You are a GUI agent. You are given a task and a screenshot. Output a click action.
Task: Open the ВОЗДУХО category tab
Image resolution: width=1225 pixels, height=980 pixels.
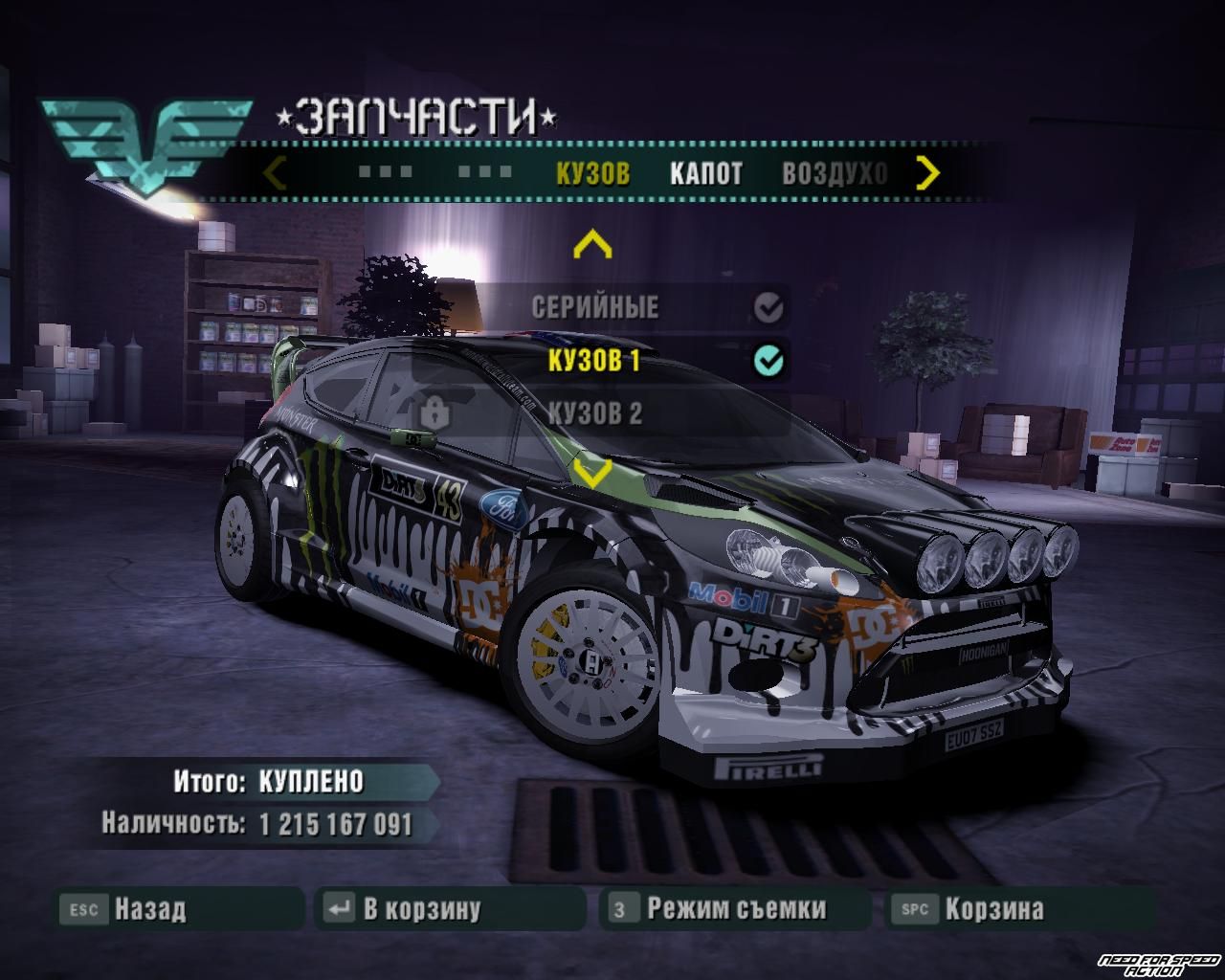pyautogui.click(x=835, y=173)
